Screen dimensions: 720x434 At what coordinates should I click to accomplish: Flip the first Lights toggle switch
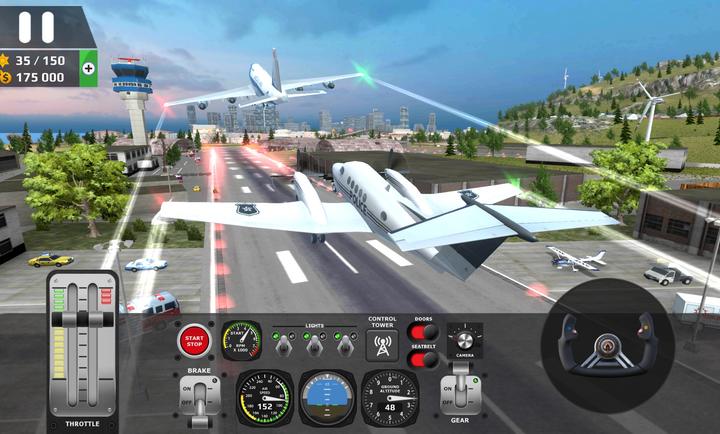click(284, 343)
